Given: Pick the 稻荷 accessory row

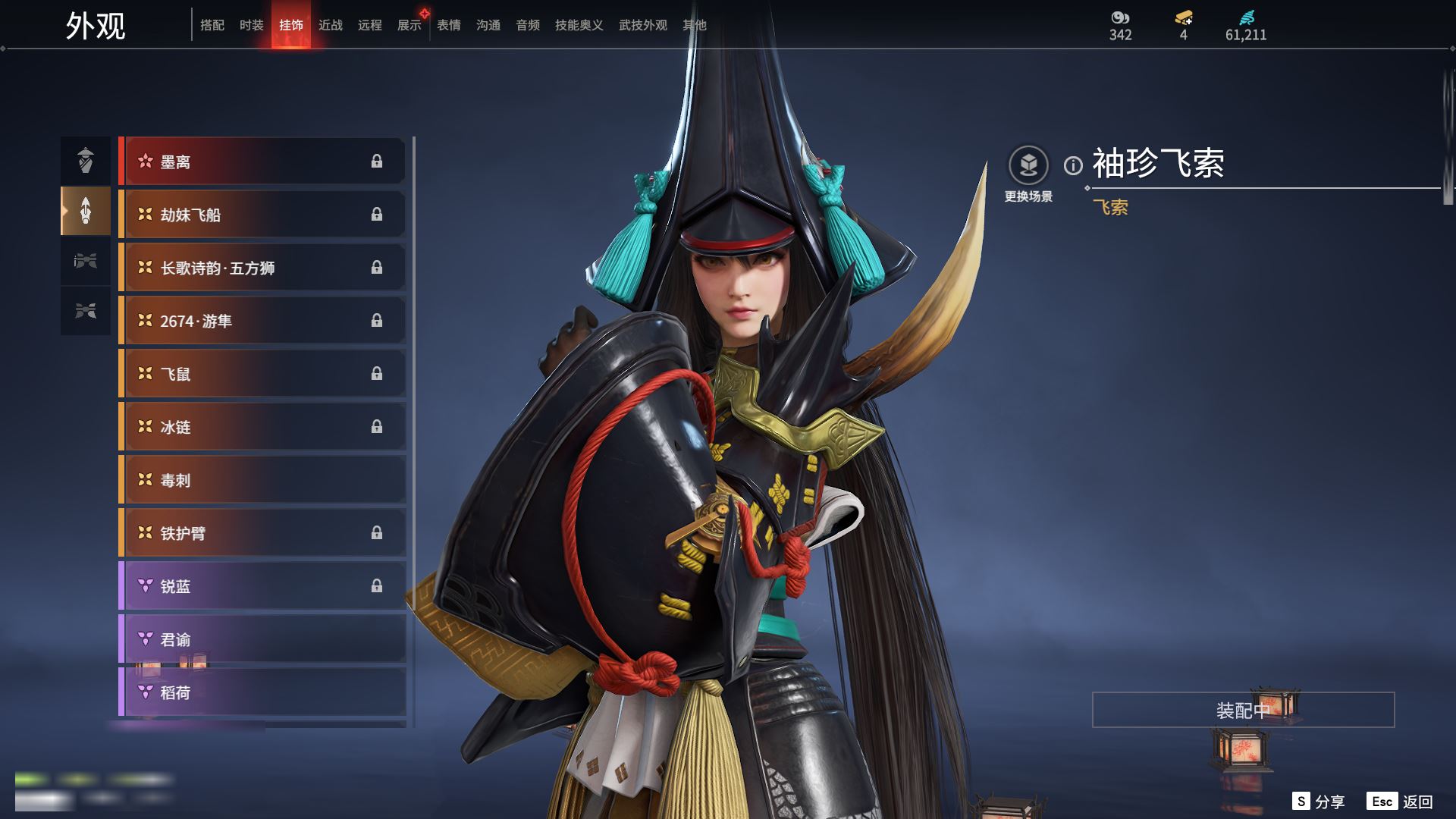Looking at the screenshot, I should click(262, 692).
